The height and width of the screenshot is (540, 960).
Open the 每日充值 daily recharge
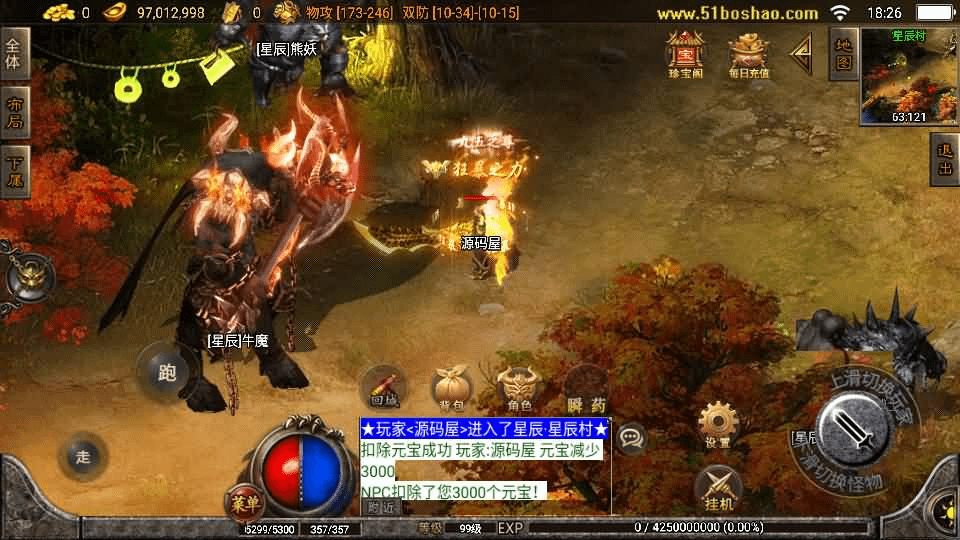point(748,55)
